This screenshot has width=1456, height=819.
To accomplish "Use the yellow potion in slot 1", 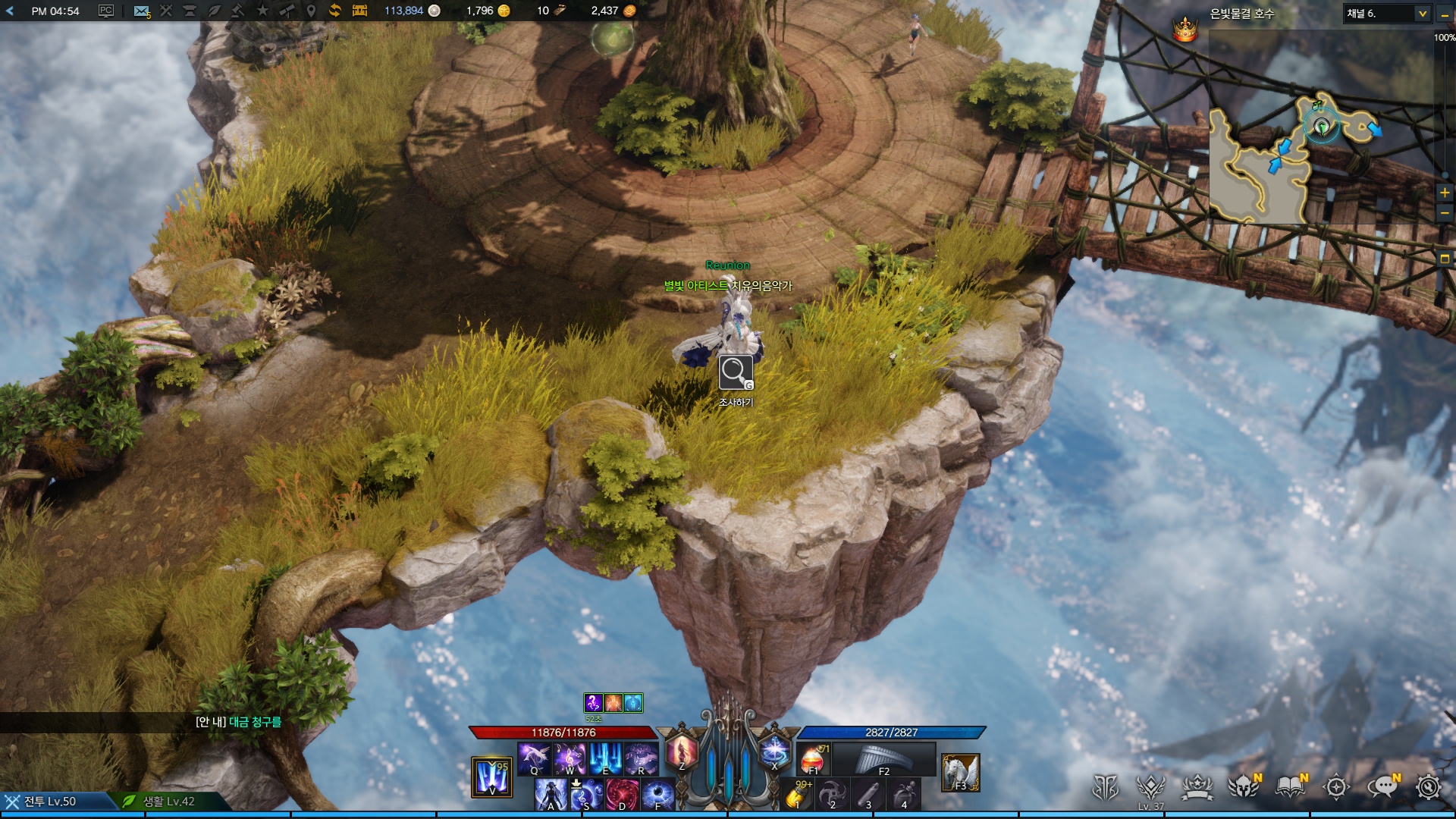I will pyautogui.click(x=797, y=795).
